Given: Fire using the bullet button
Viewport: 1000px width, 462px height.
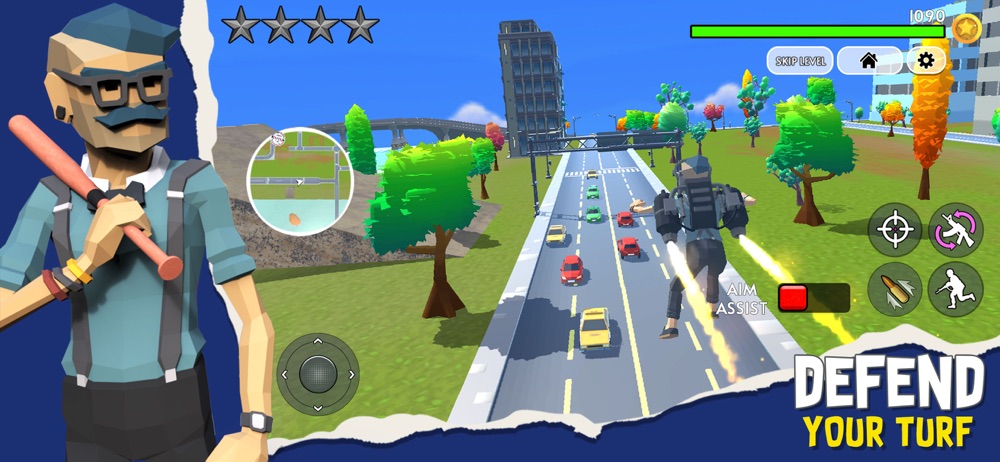Looking at the screenshot, I should [x=894, y=290].
